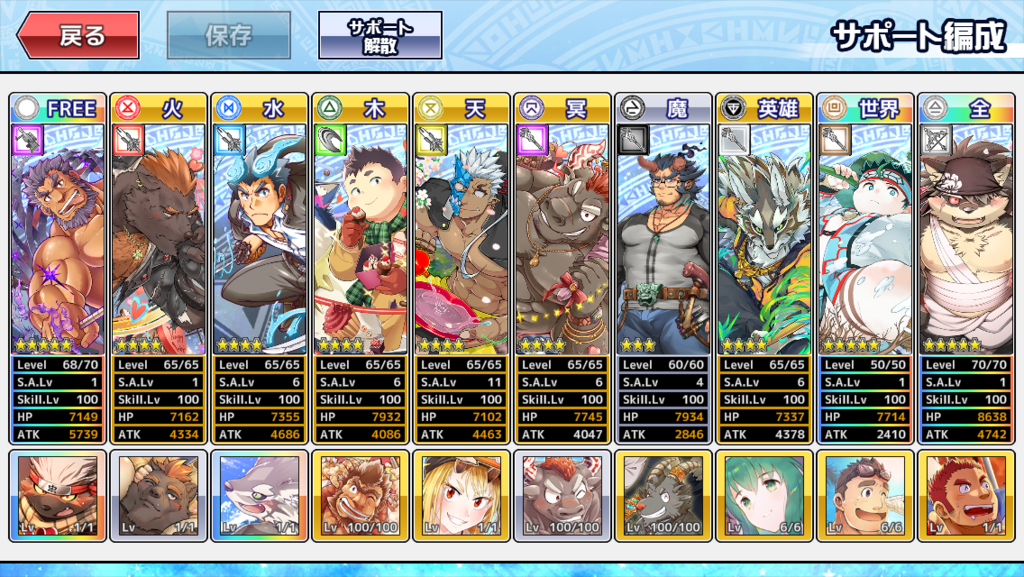Select the green-haired girl portrait Lv 6/6
The image size is (1024, 577).
pyautogui.click(x=765, y=496)
